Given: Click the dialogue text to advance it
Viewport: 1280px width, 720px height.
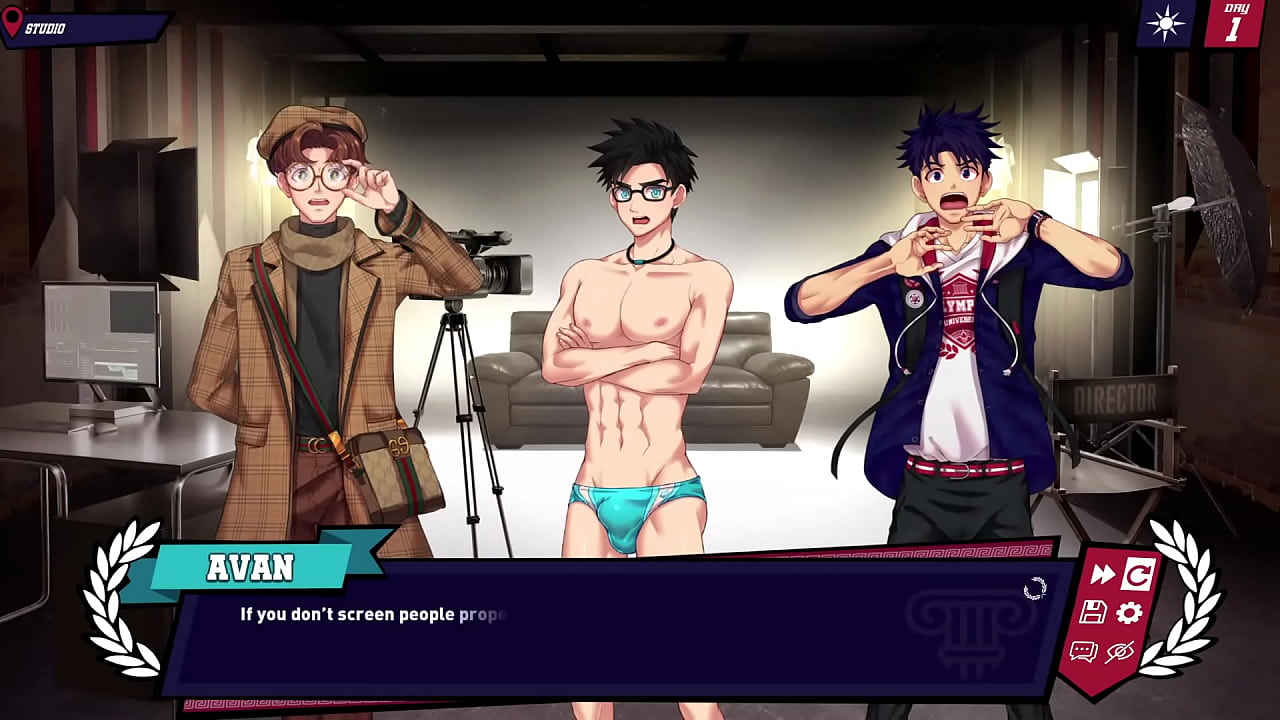Looking at the screenshot, I should (x=370, y=616).
